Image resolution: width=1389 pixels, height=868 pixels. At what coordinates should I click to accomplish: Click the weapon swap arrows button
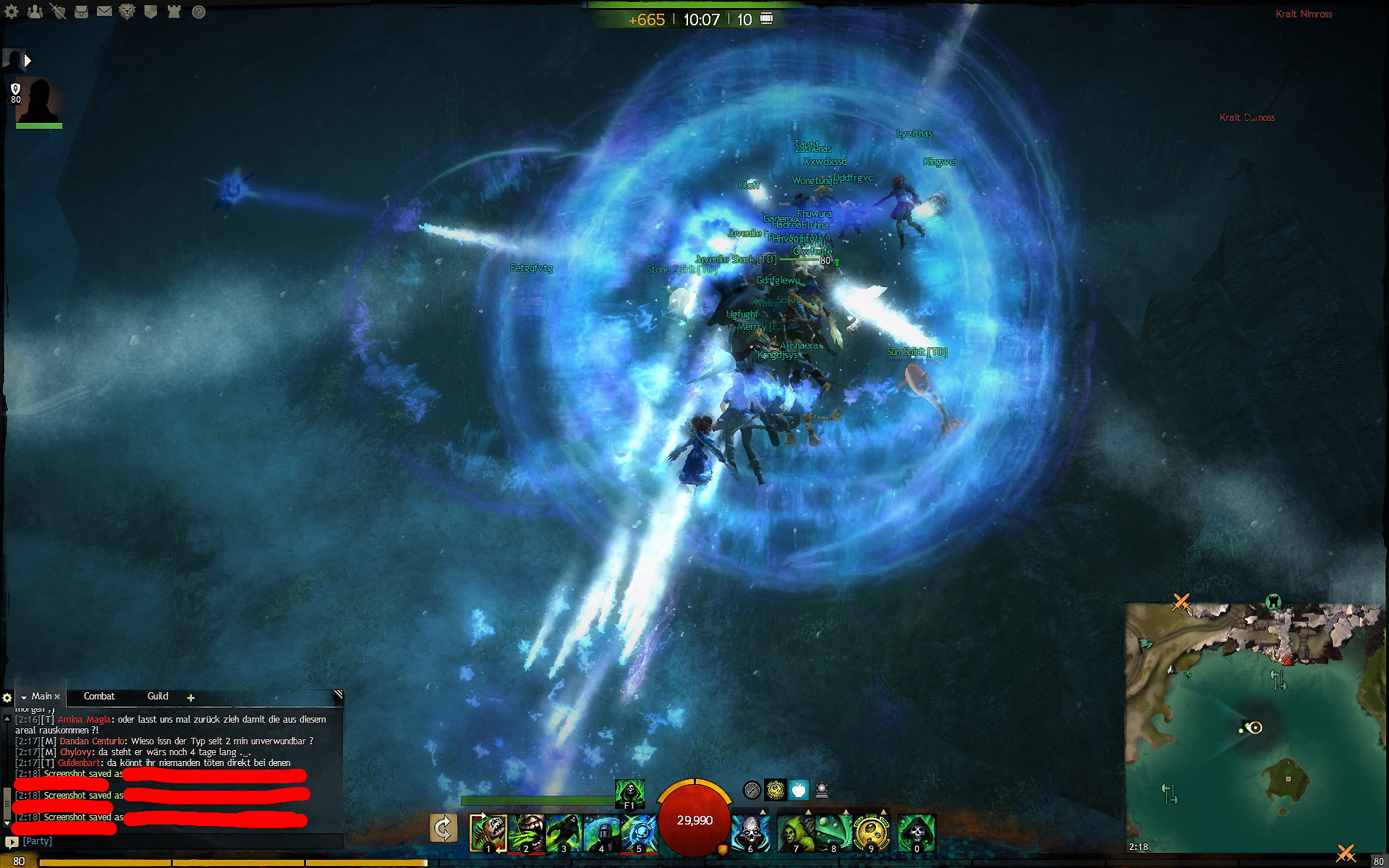click(443, 828)
